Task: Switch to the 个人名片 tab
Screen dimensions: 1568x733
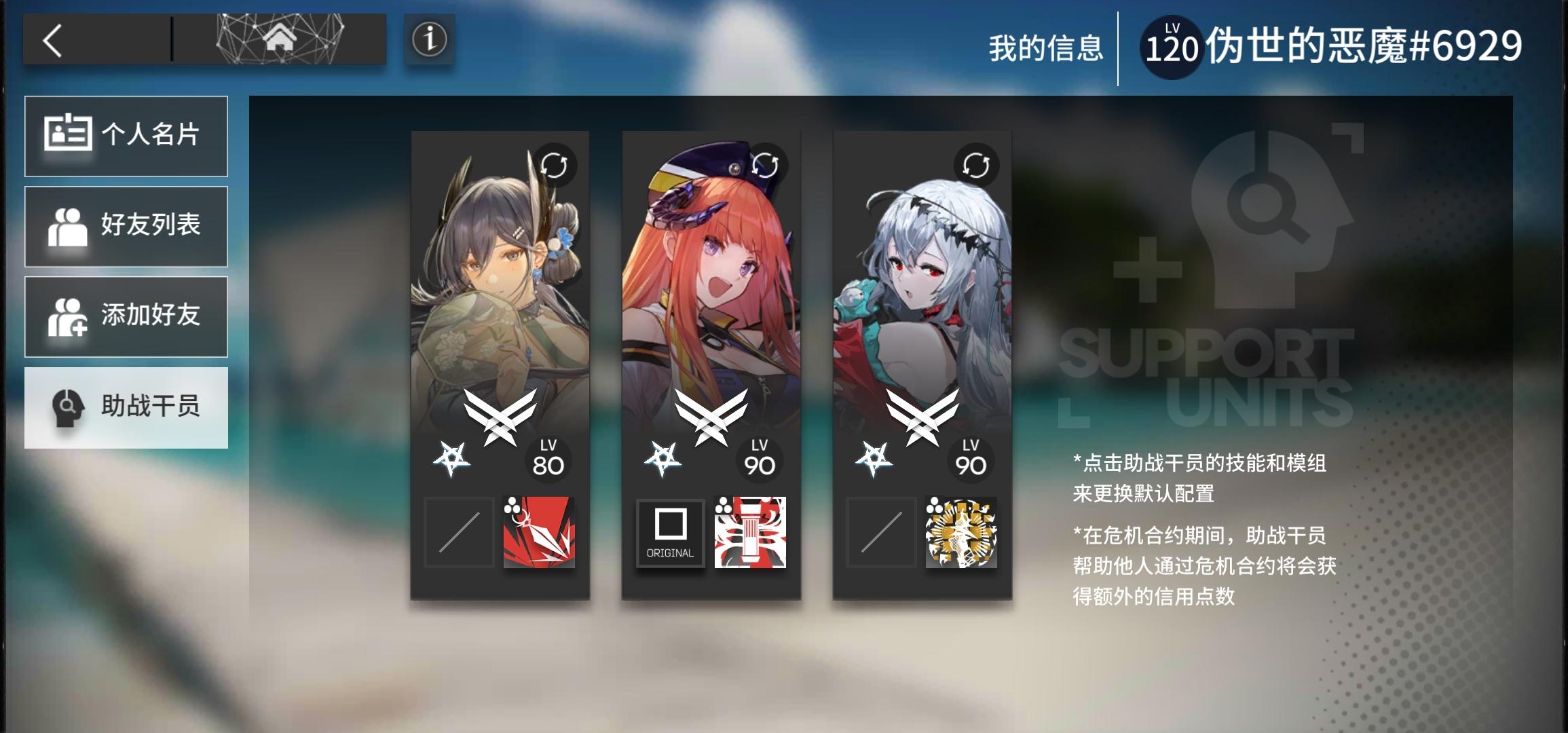Action: (x=126, y=136)
